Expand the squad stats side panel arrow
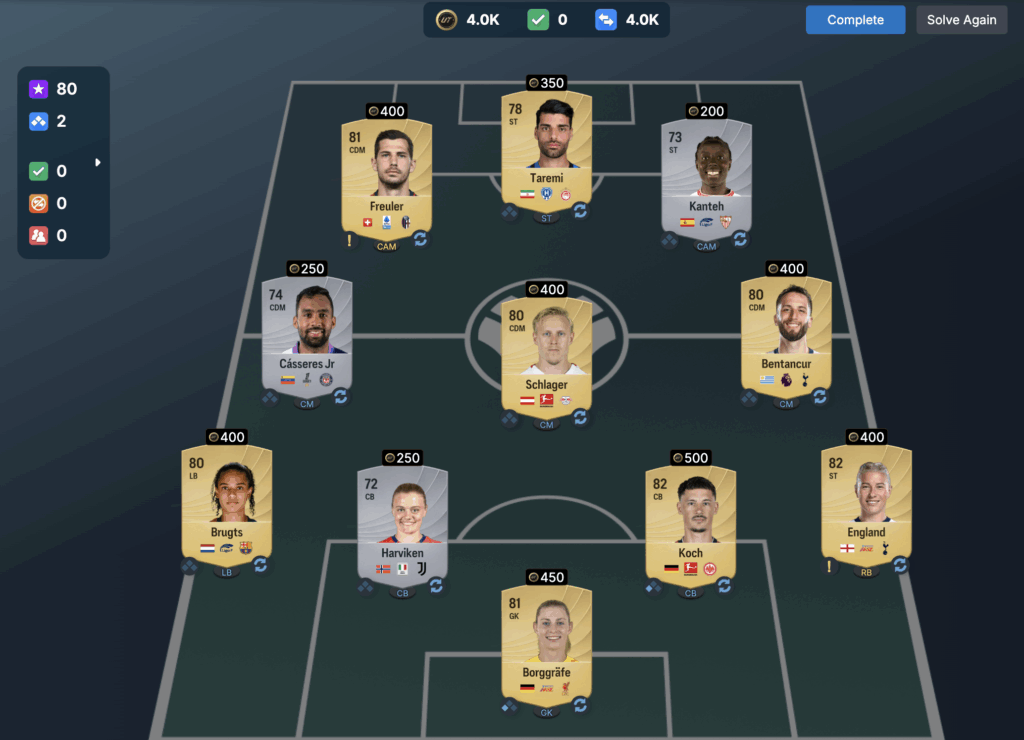The width and height of the screenshot is (1024, 740). tap(98, 162)
